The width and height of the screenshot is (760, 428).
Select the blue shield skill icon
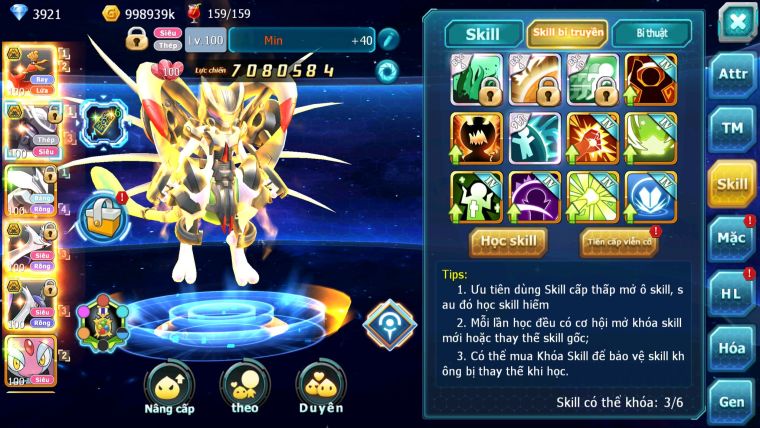point(651,196)
